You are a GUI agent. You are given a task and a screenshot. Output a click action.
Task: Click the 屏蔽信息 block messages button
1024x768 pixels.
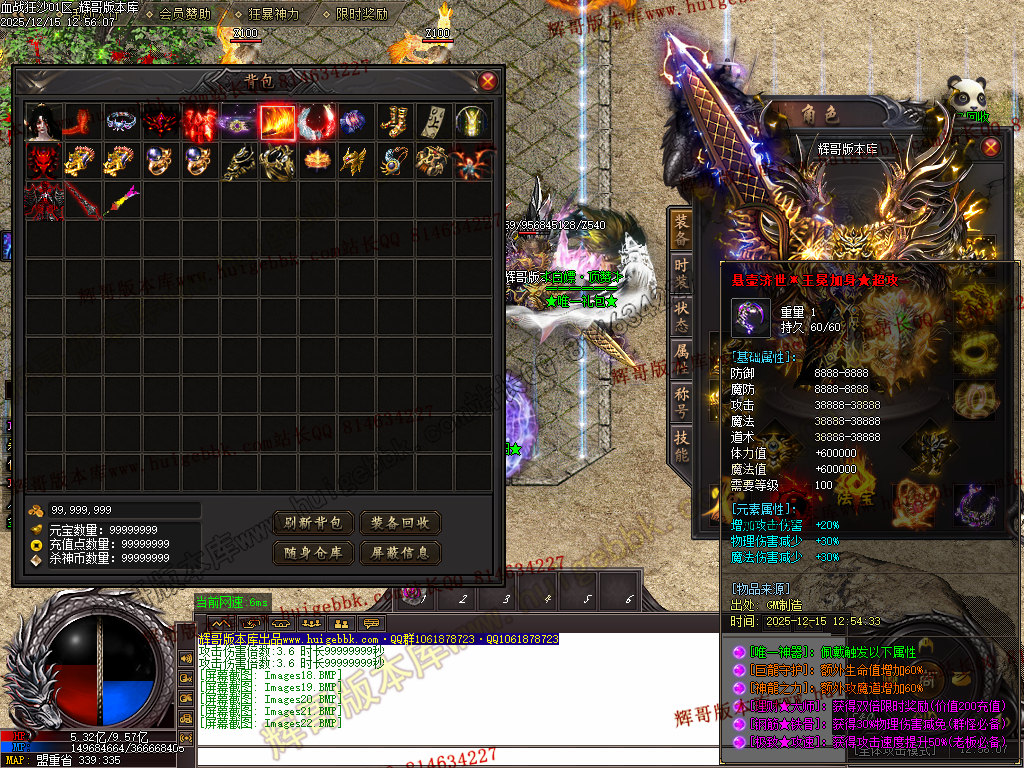pos(400,552)
